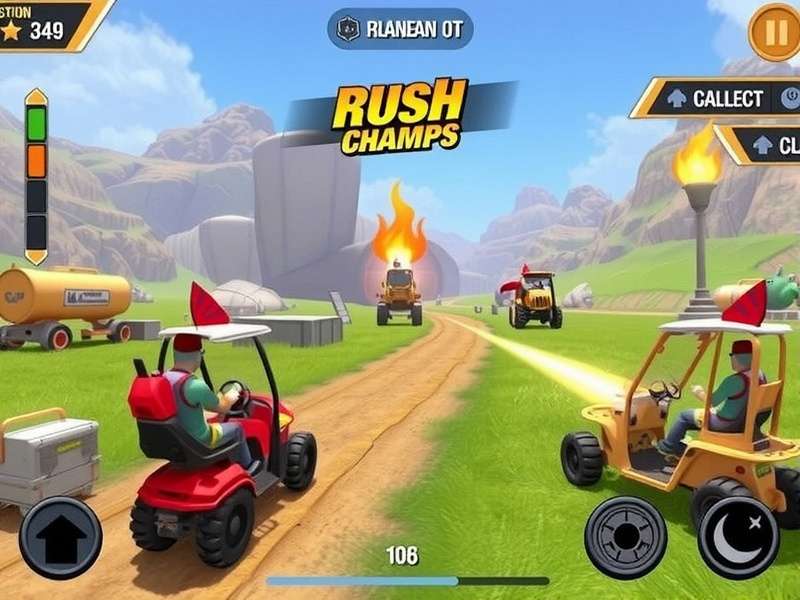Open the RLANEAN OT badge at top
Viewport: 800px width, 600px height.
tap(400, 29)
